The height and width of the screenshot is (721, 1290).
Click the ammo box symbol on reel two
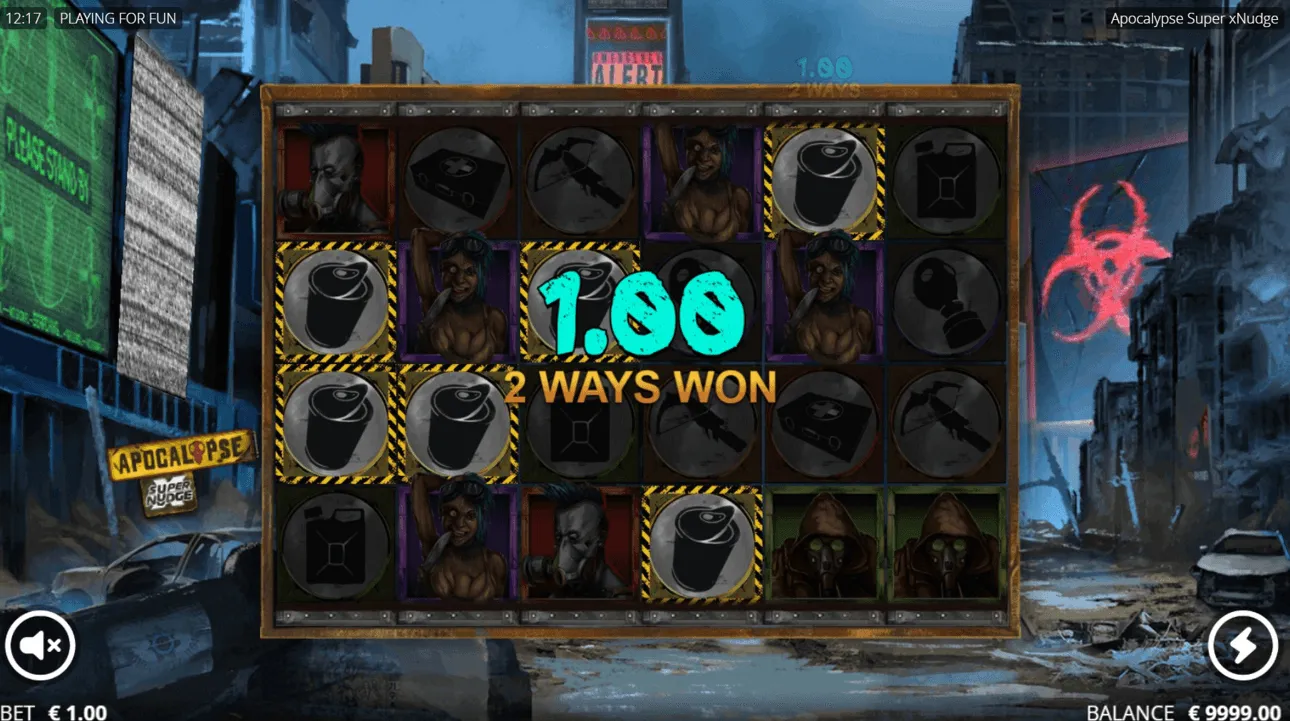click(460, 180)
